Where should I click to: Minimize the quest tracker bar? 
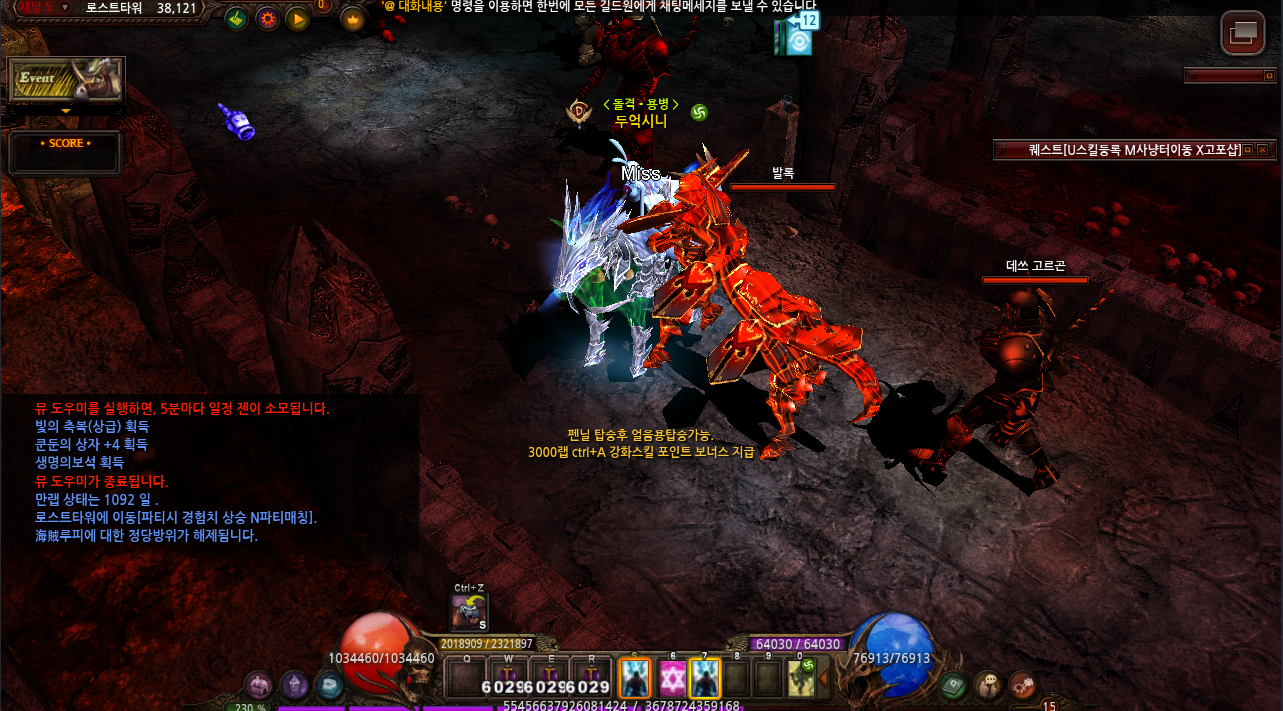click(x=1247, y=150)
